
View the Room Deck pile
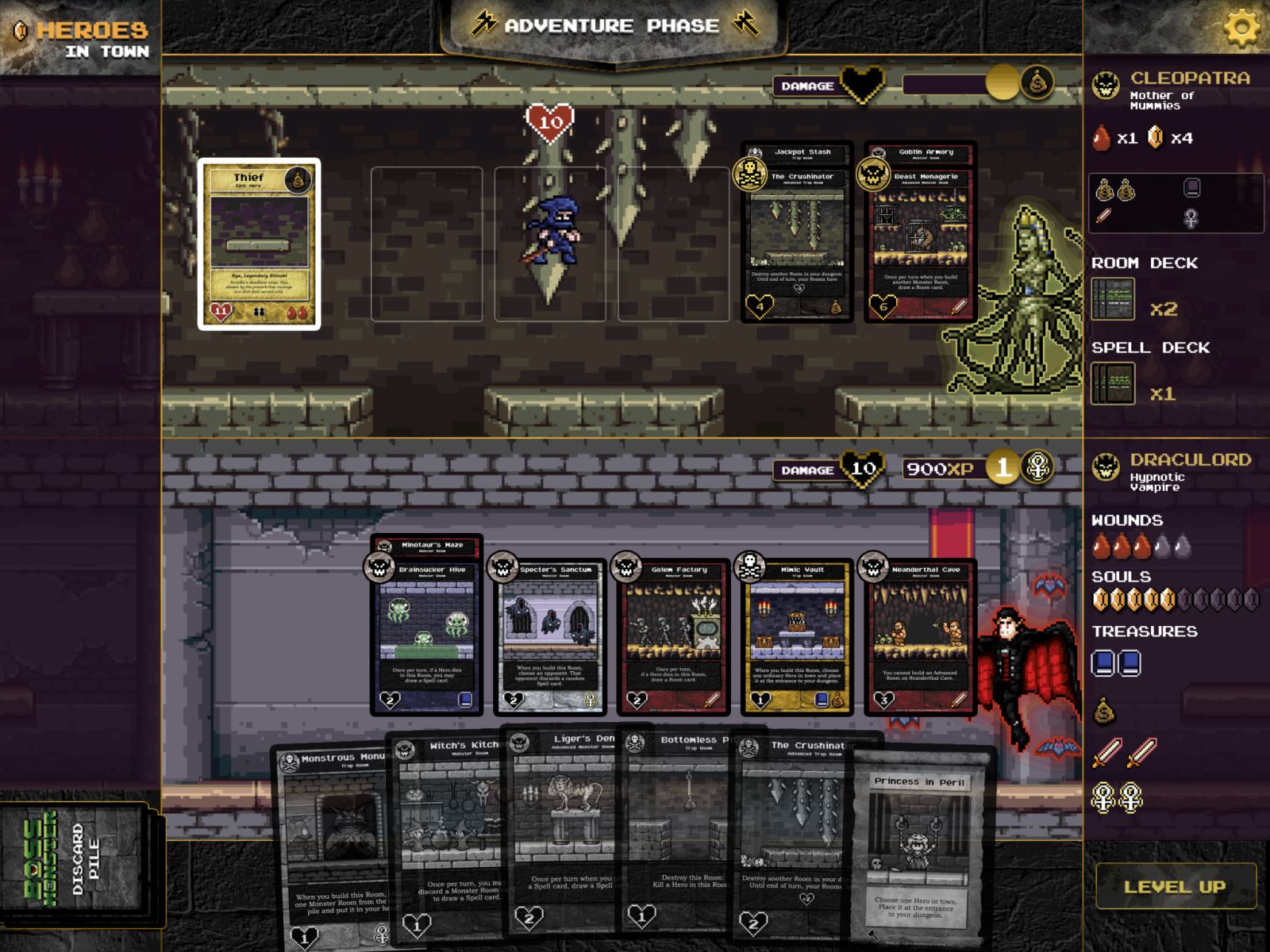(x=1113, y=299)
